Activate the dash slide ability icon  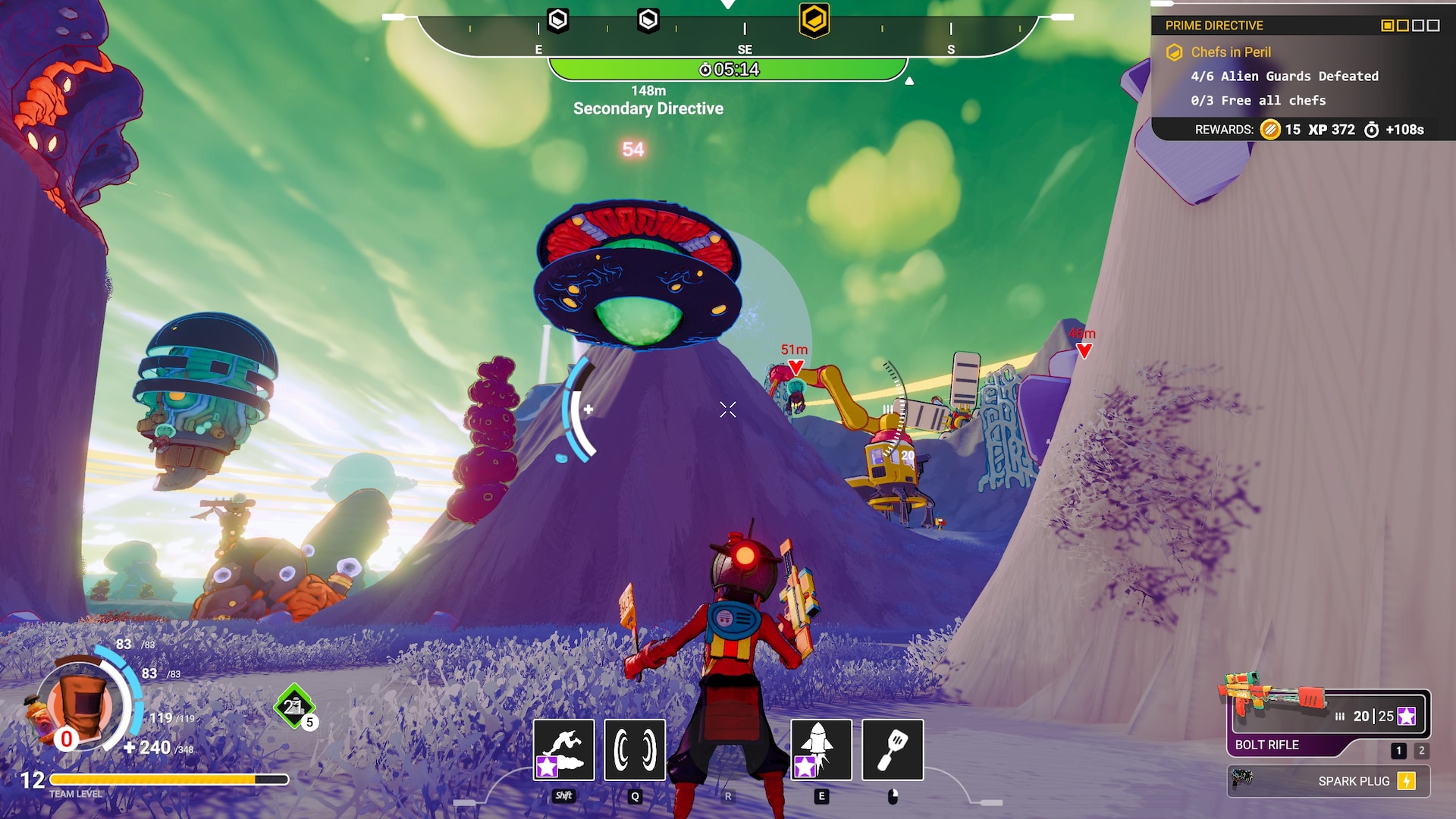[563, 749]
